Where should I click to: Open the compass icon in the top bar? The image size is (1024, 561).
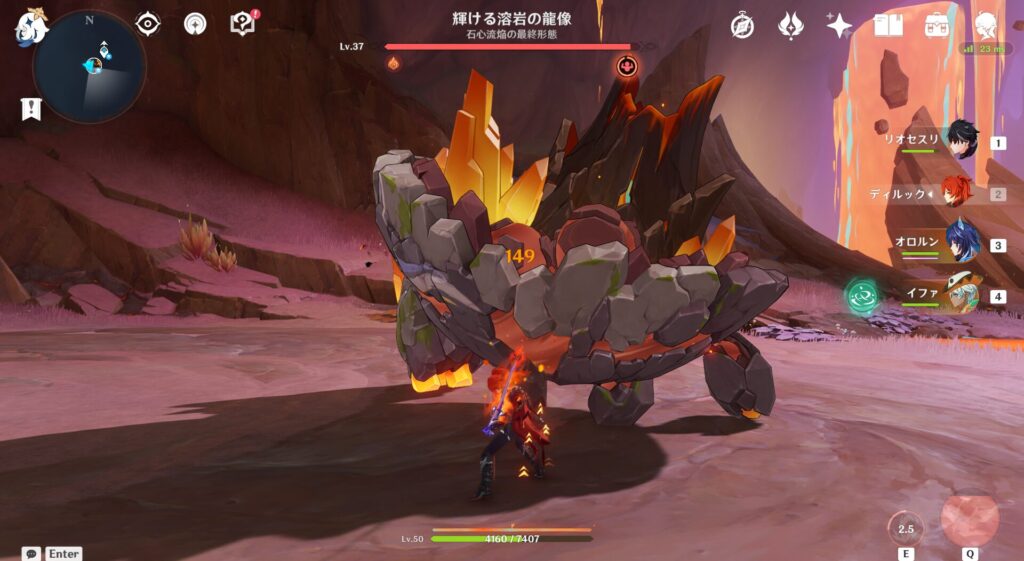point(742,26)
